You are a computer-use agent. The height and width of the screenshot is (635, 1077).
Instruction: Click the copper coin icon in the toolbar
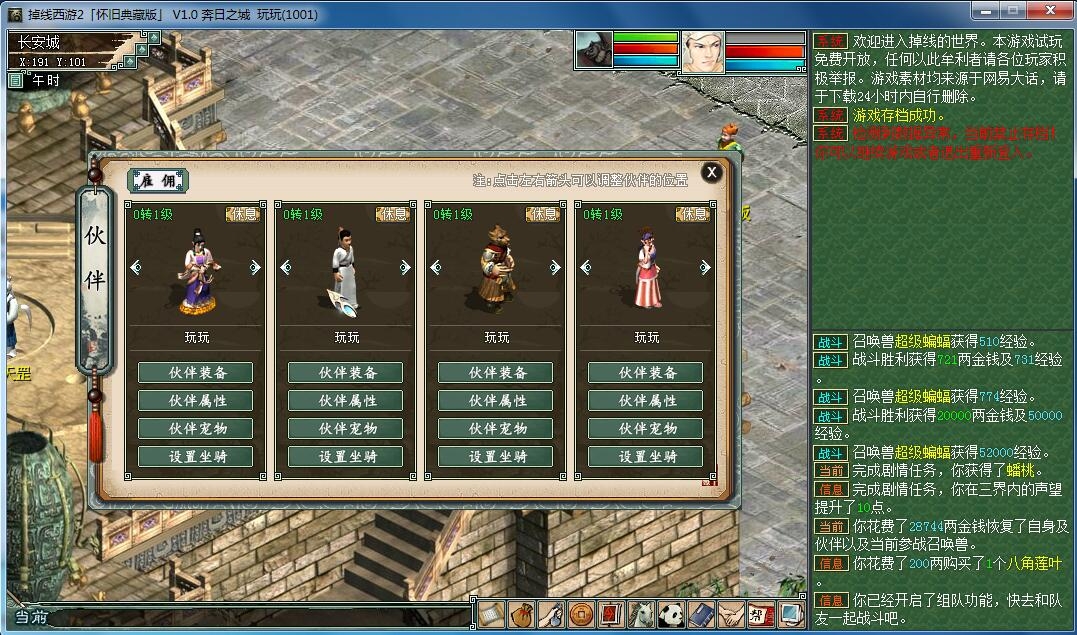pyautogui.click(x=581, y=614)
